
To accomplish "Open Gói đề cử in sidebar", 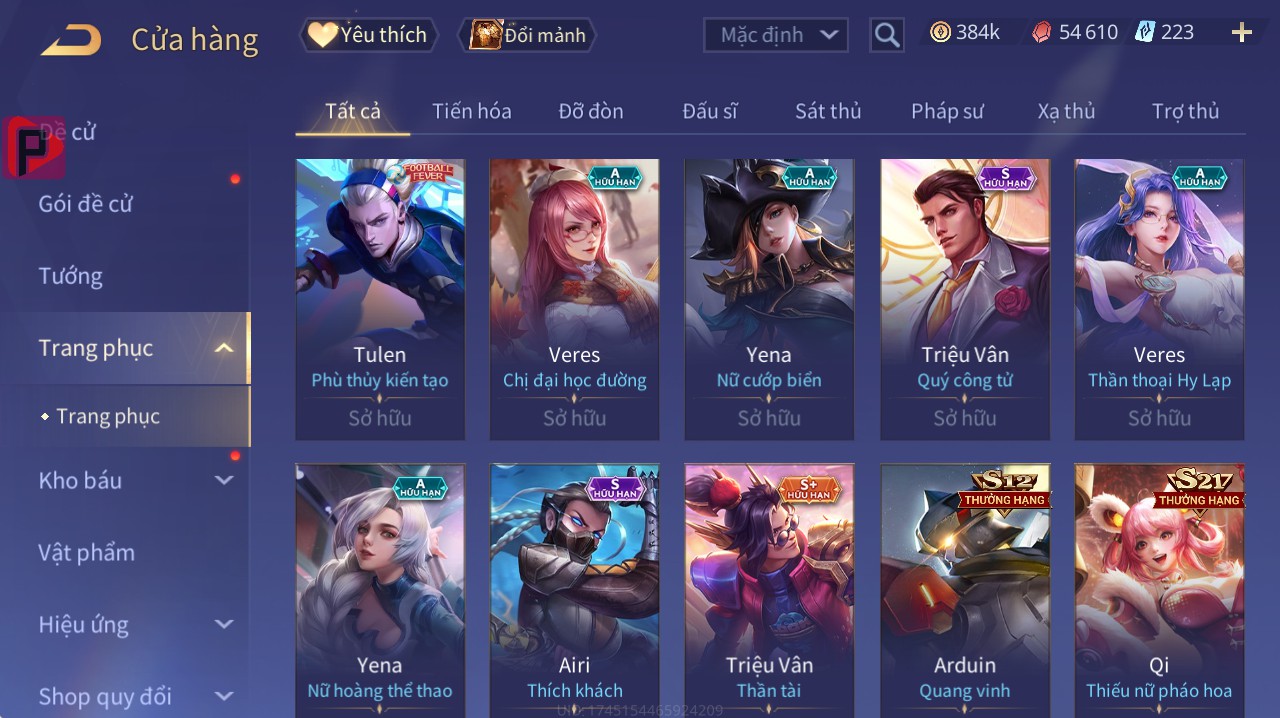I will pos(86,204).
